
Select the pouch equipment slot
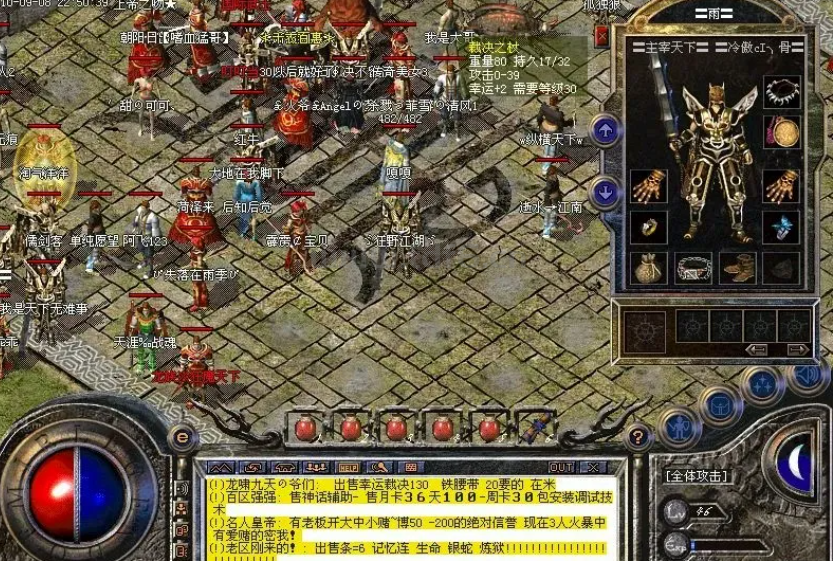(x=649, y=268)
